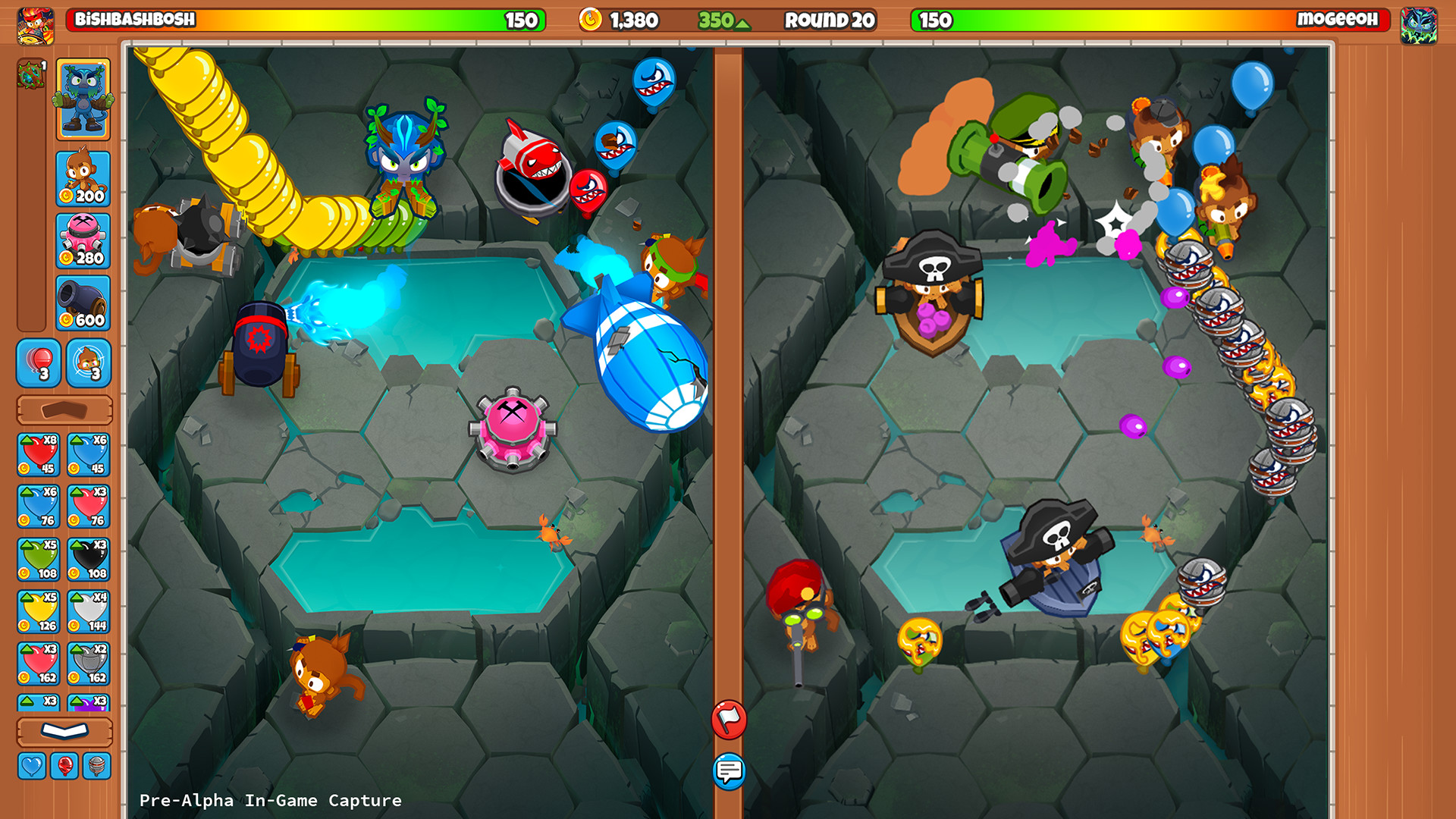The height and width of the screenshot is (819, 1456).
Task: Toggle the red bloon filter at panel bottom
Action: [x=64, y=767]
